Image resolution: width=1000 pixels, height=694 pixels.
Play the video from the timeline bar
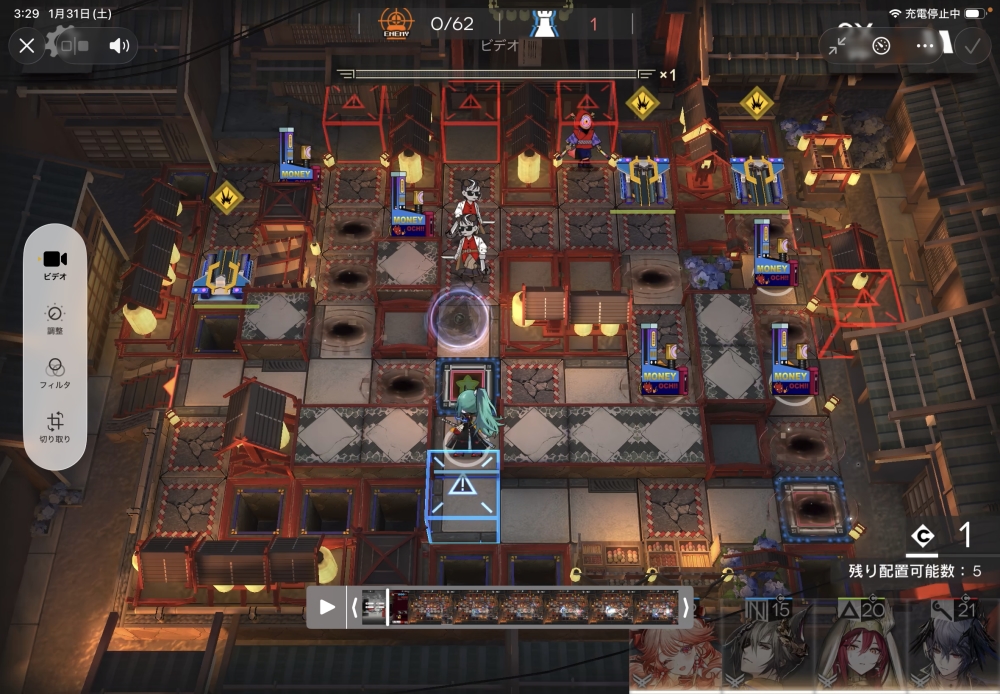[327, 607]
